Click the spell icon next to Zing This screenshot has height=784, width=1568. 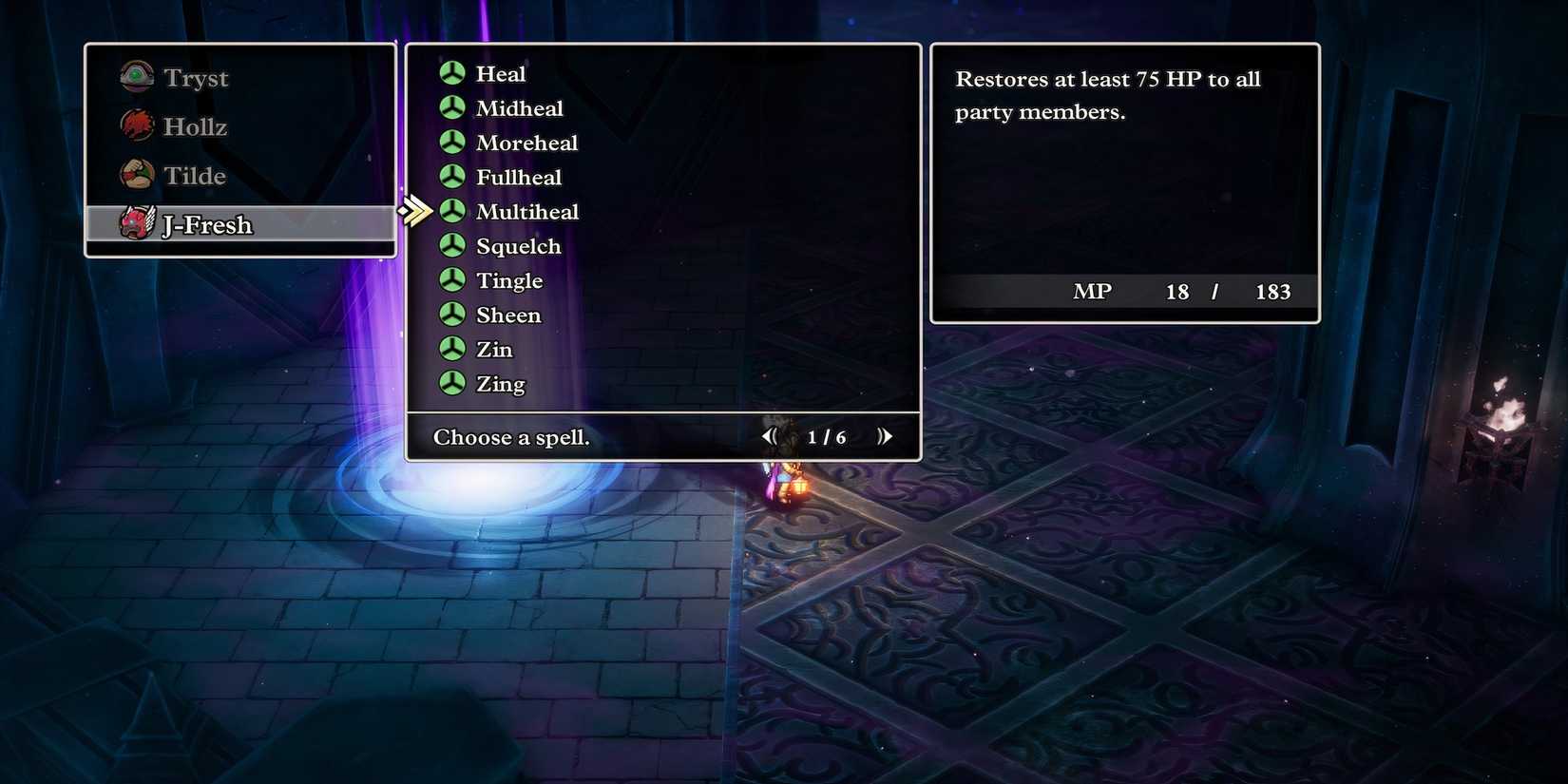pyautogui.click(x=450, y=383)
